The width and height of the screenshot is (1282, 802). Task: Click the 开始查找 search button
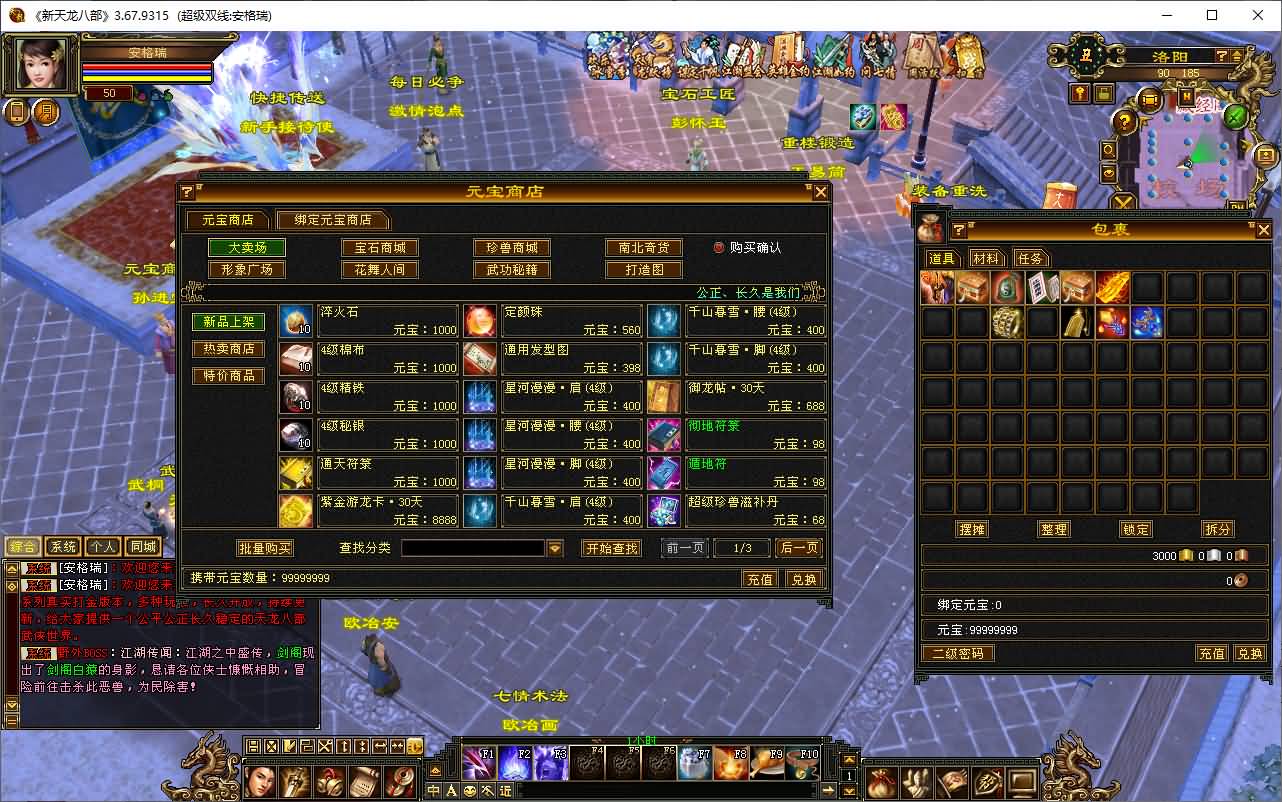[x=611, y=547]
